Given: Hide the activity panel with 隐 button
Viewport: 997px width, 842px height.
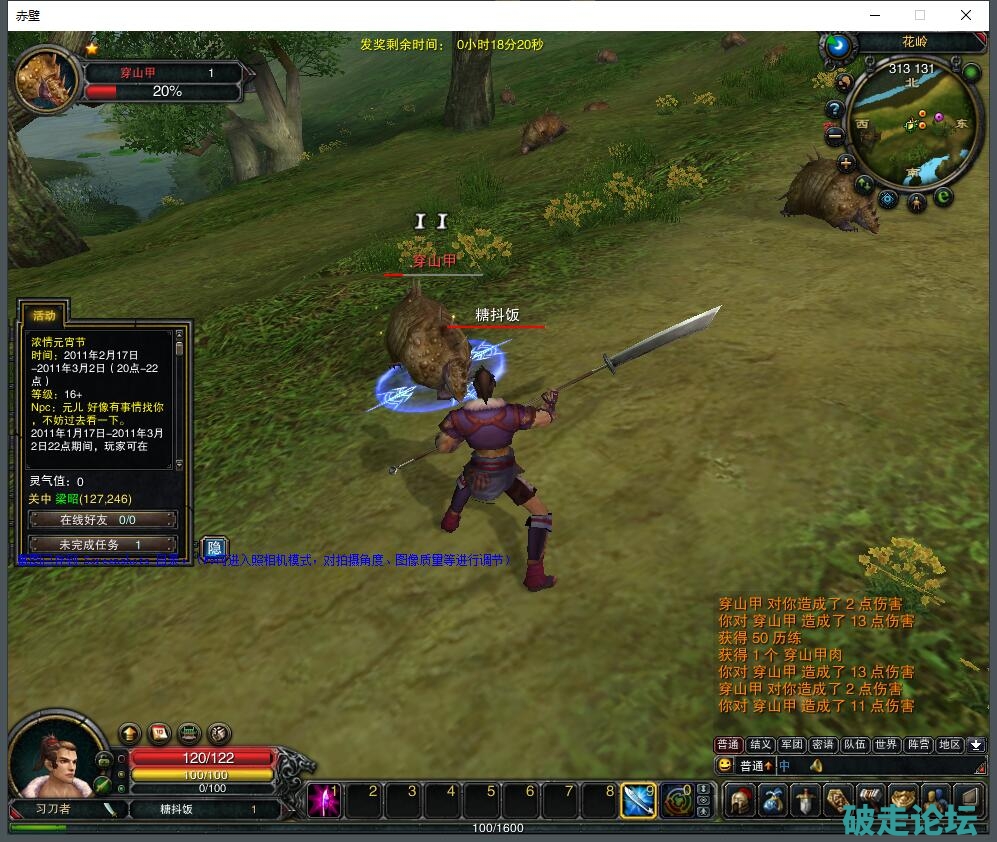Looking at the screenshot, I should [x=214, y=548].
